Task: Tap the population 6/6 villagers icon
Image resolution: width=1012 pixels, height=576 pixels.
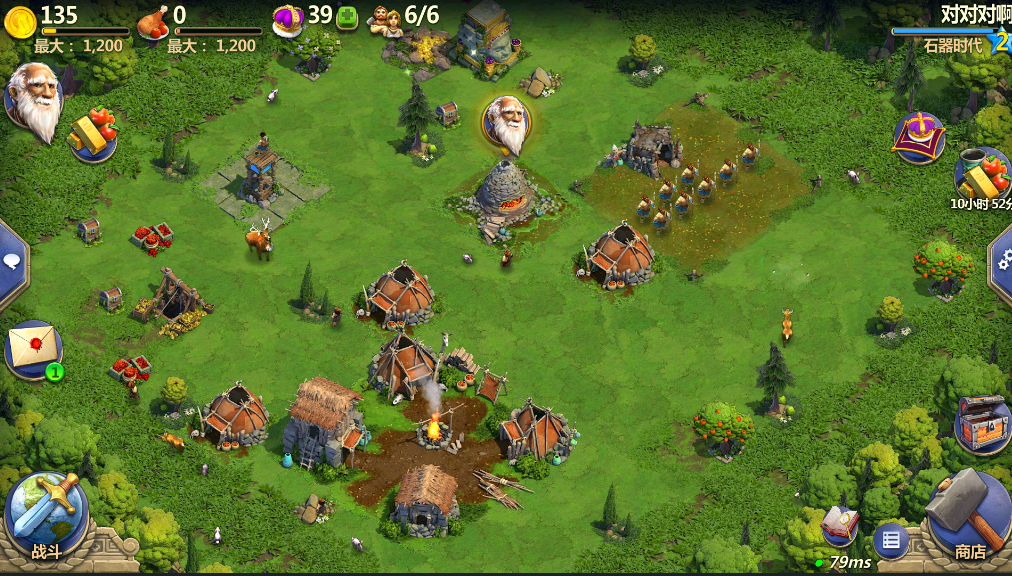Action: (x=387, y=18)
